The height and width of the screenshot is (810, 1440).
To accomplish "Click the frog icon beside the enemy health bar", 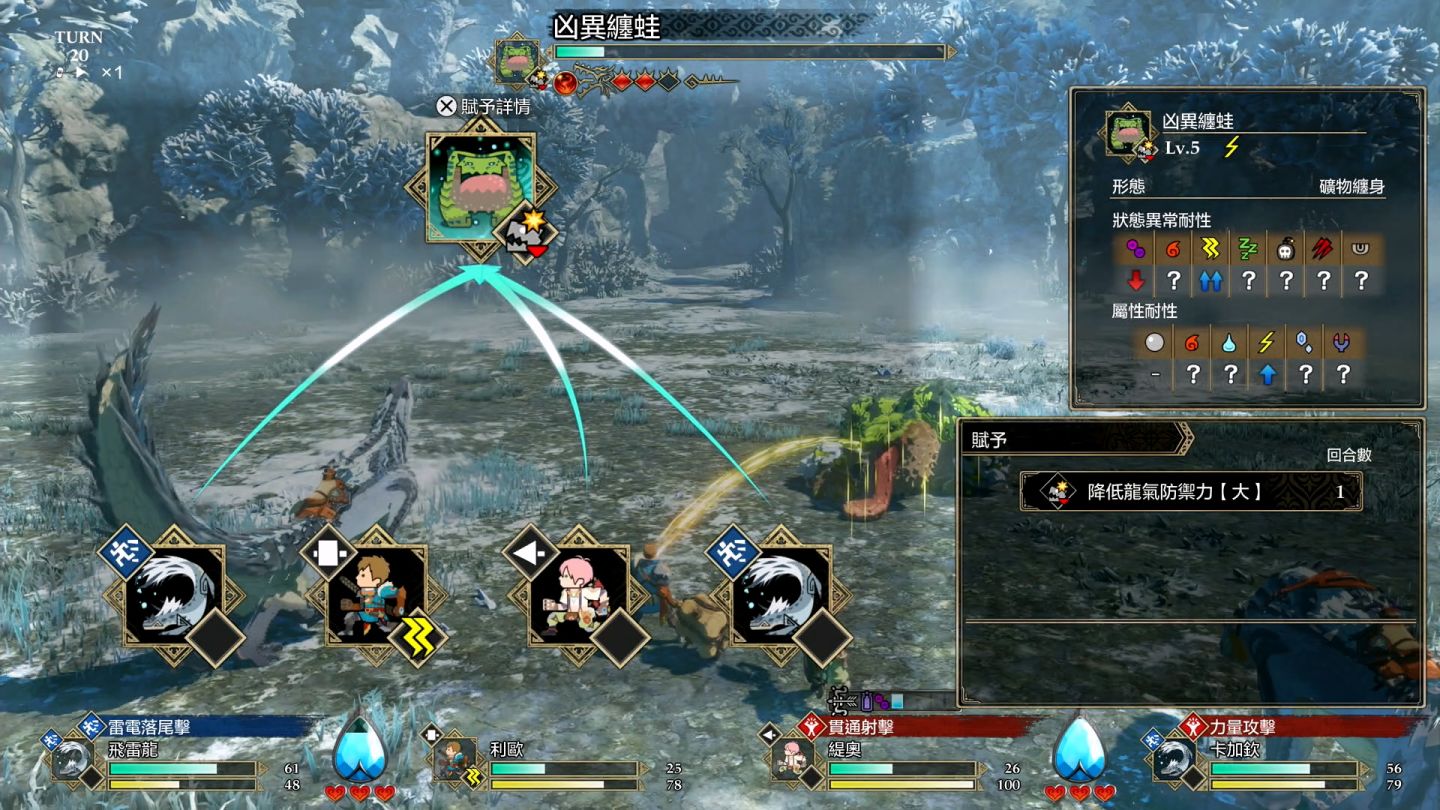I will tap(518, 60).
